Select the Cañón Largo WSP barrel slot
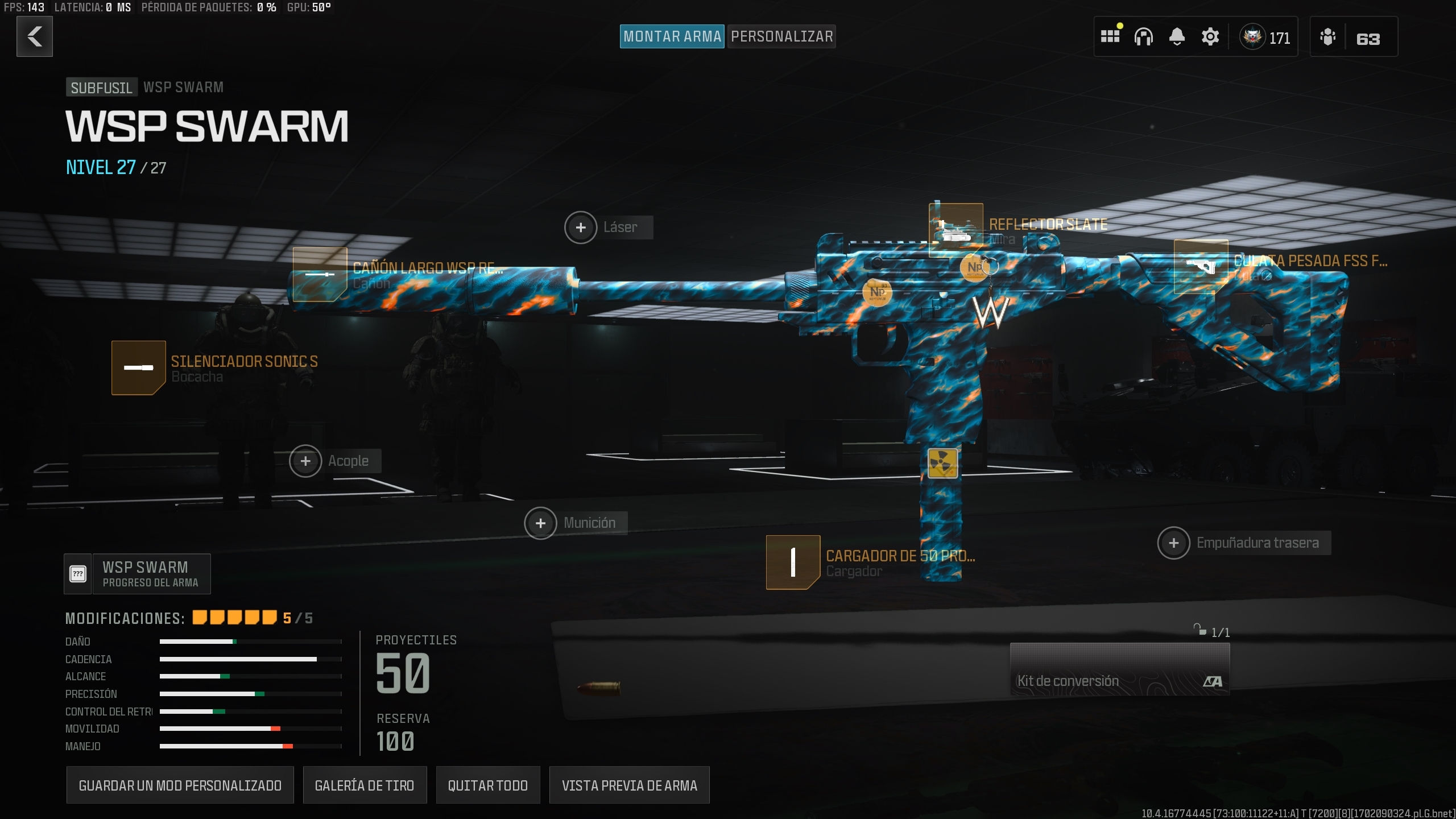The width and height of the screenshot is (1456, 819). coord(321,275)
